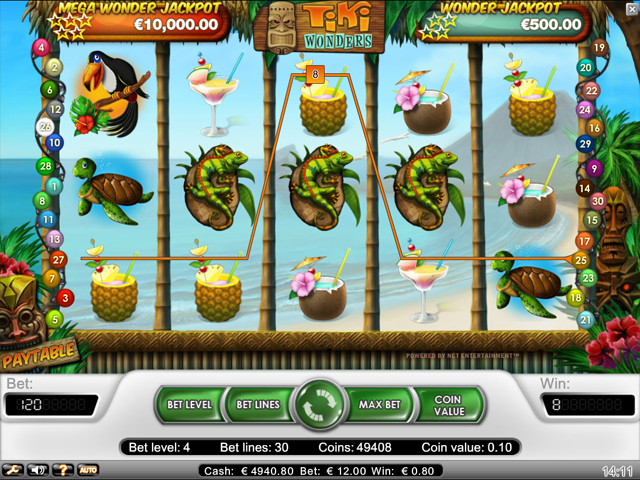Enable Auto play mode
The width and height of the screenshot is (640, 480).
[x=89, y=469]
